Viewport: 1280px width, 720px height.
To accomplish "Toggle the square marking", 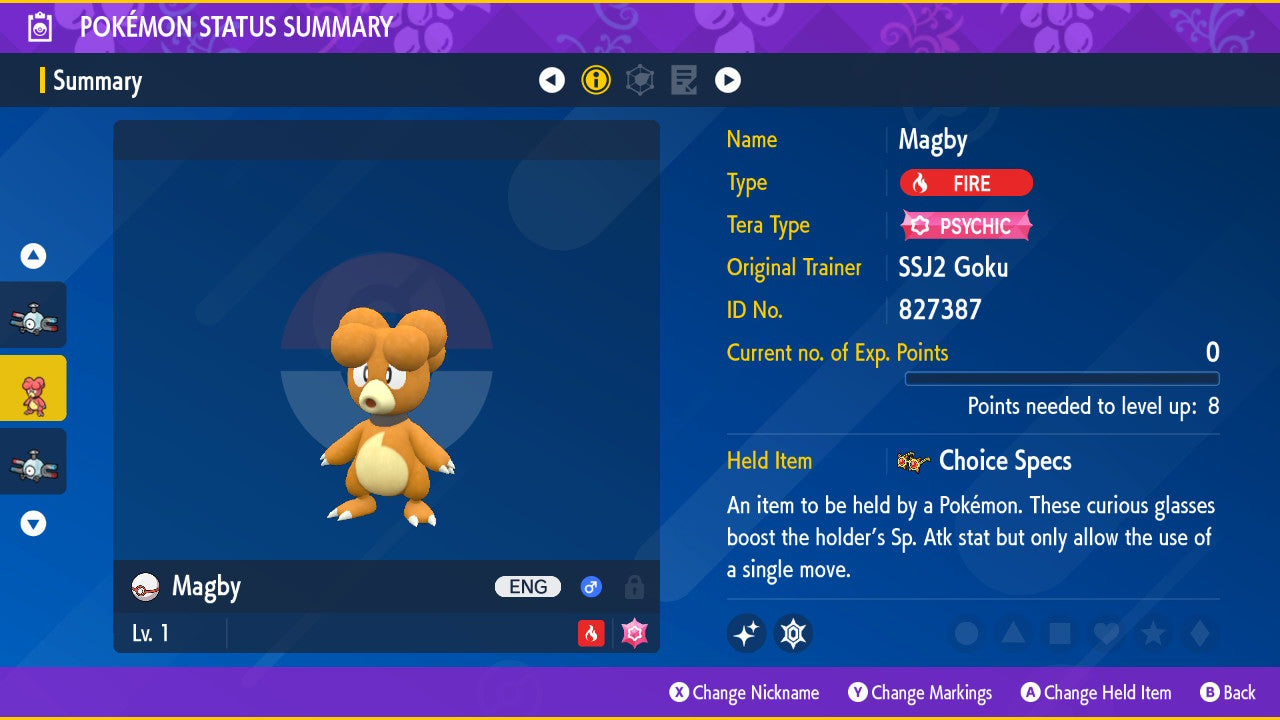I will [1060, 633].
